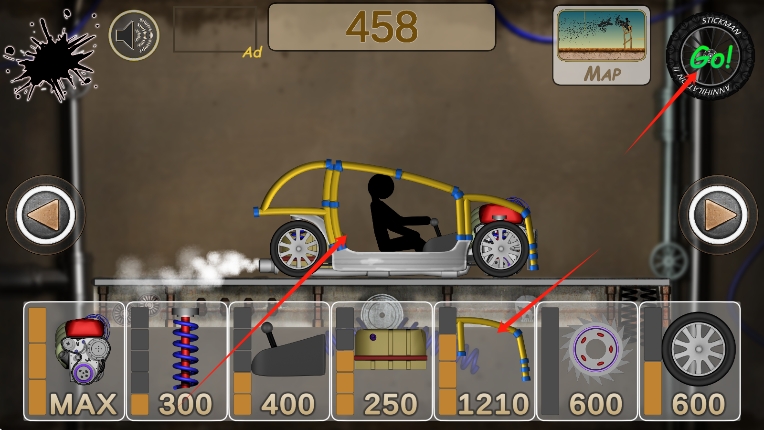The width and height of the screenshot is (764, 430).
Task: Select the maxed-out engine upgrade
Action: [x=75, y=361]
